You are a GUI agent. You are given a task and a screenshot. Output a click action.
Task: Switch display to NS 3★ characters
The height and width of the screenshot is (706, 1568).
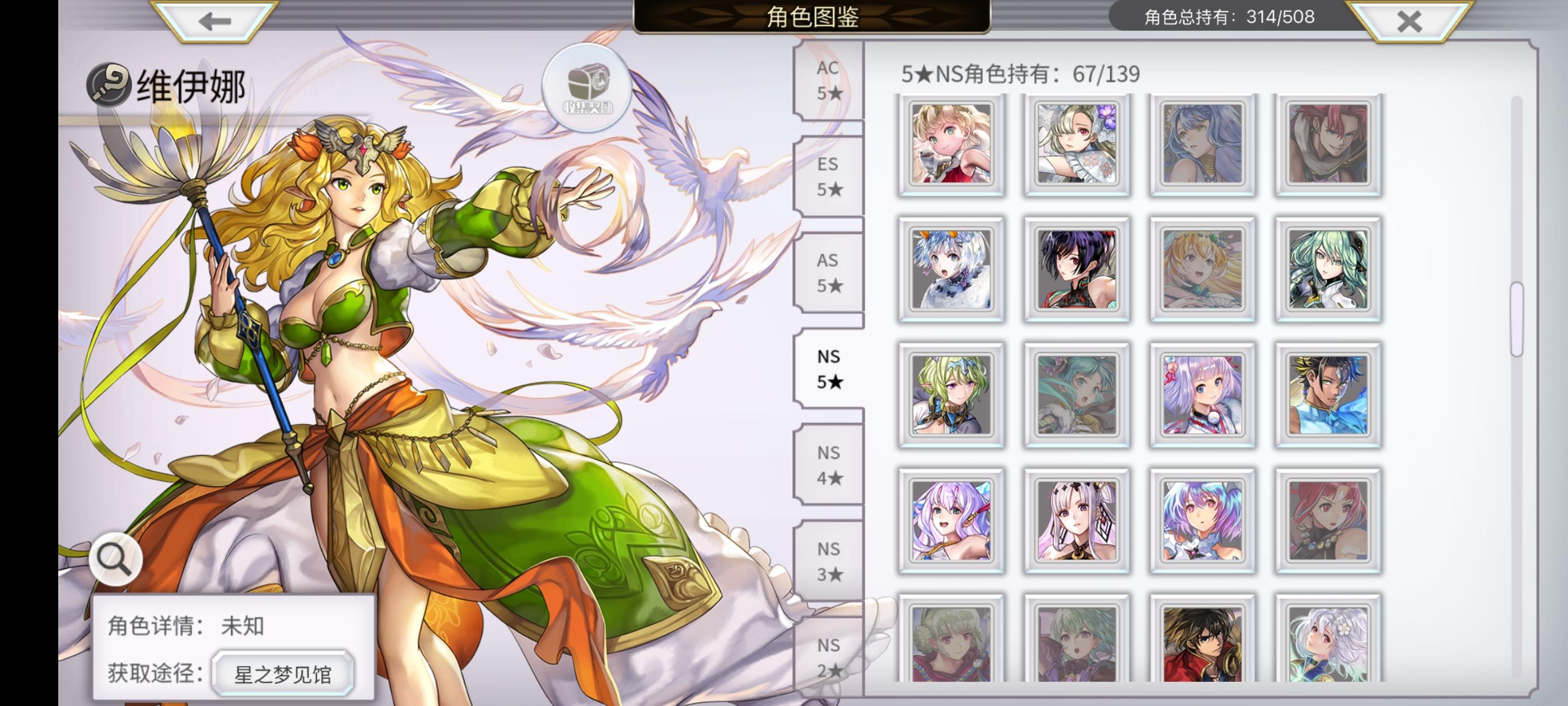(x=830, y=559)
